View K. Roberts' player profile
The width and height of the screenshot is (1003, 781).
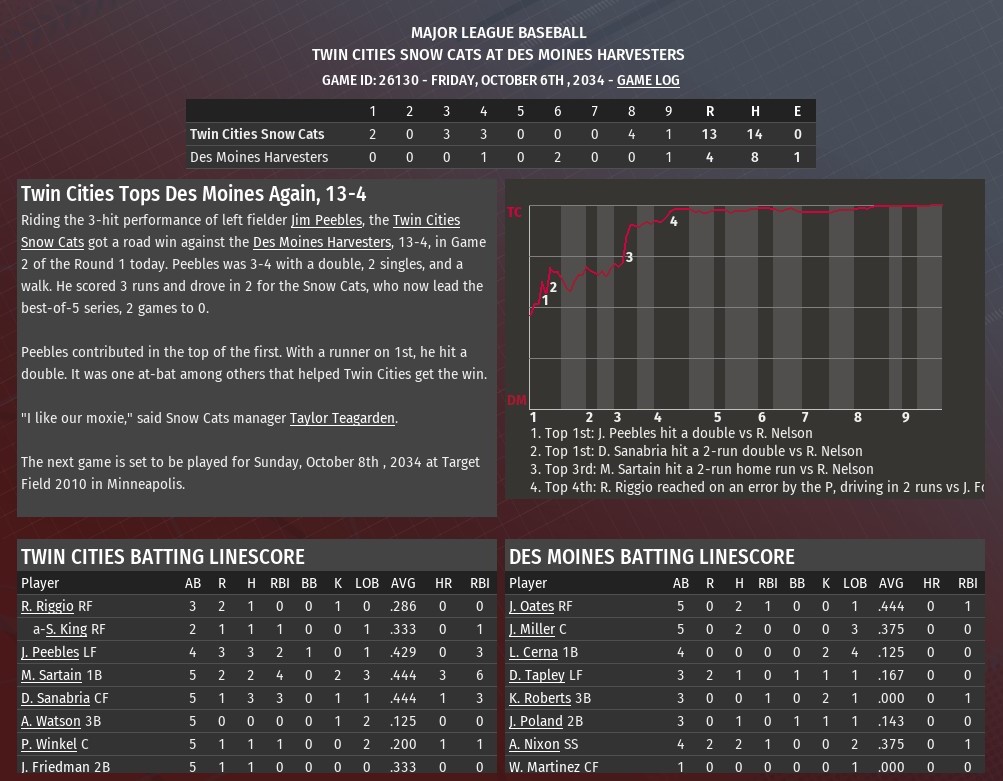click(x=541, y=698)
